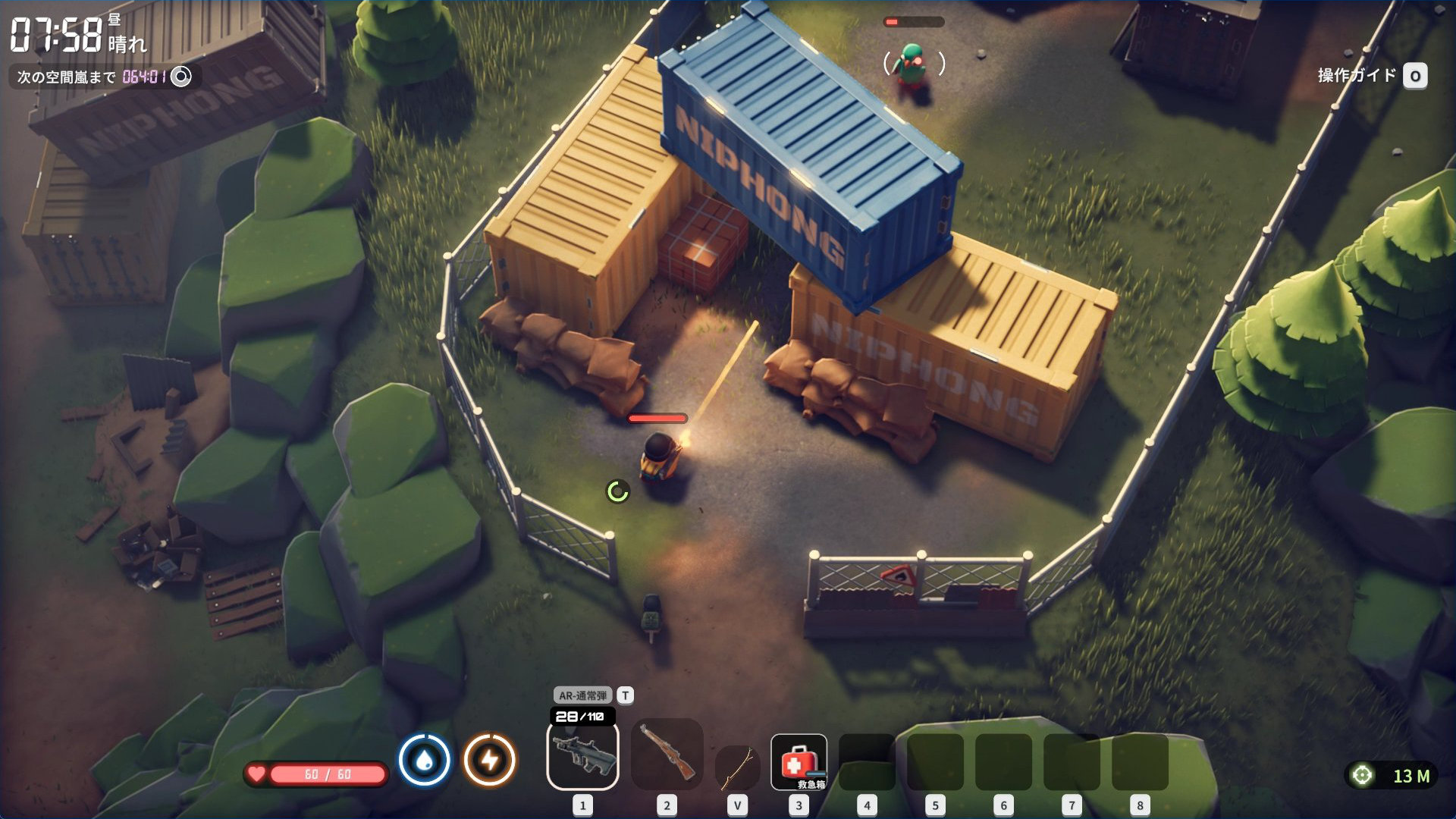Viewport: 1456px width, 819px height.
Task: Click the space storm countdown icon
Action: click(x=181, y=77)
